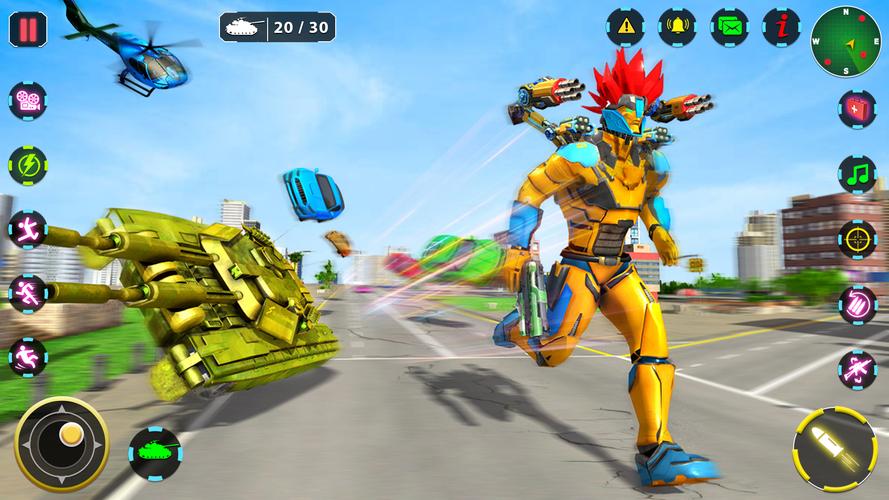
Task: Tap the green tank transform button
Action: [155, 453]
